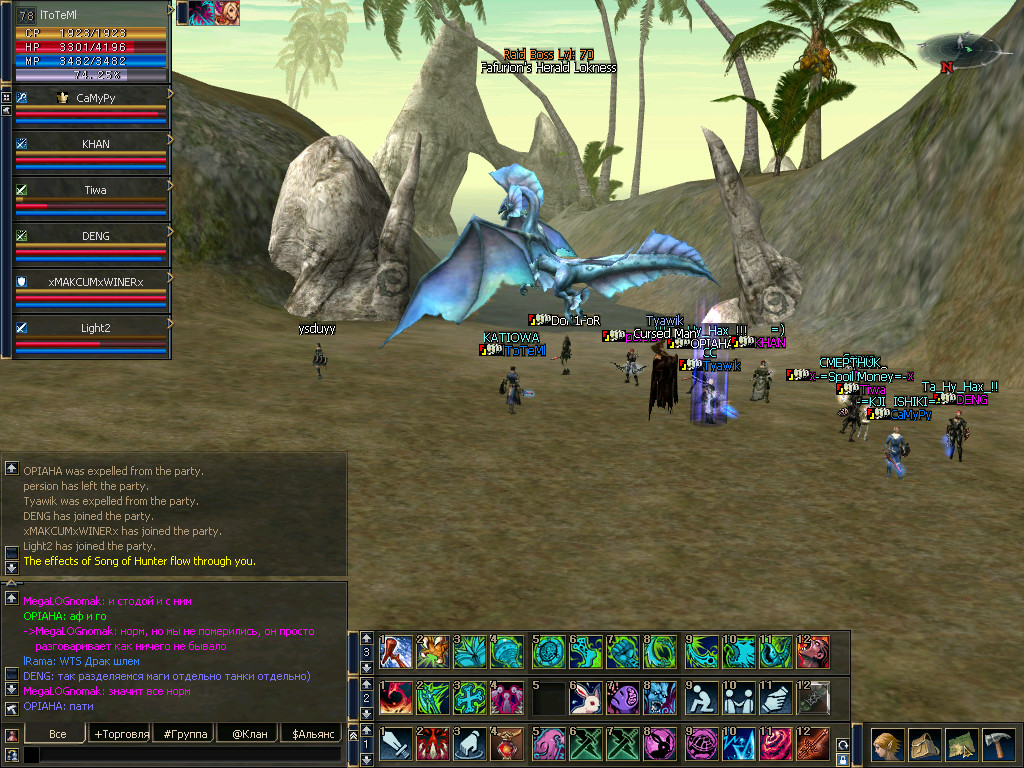Use the white rabbit skill icon
The height and width of the screenshot is (768, 1024).
point(584,696)
